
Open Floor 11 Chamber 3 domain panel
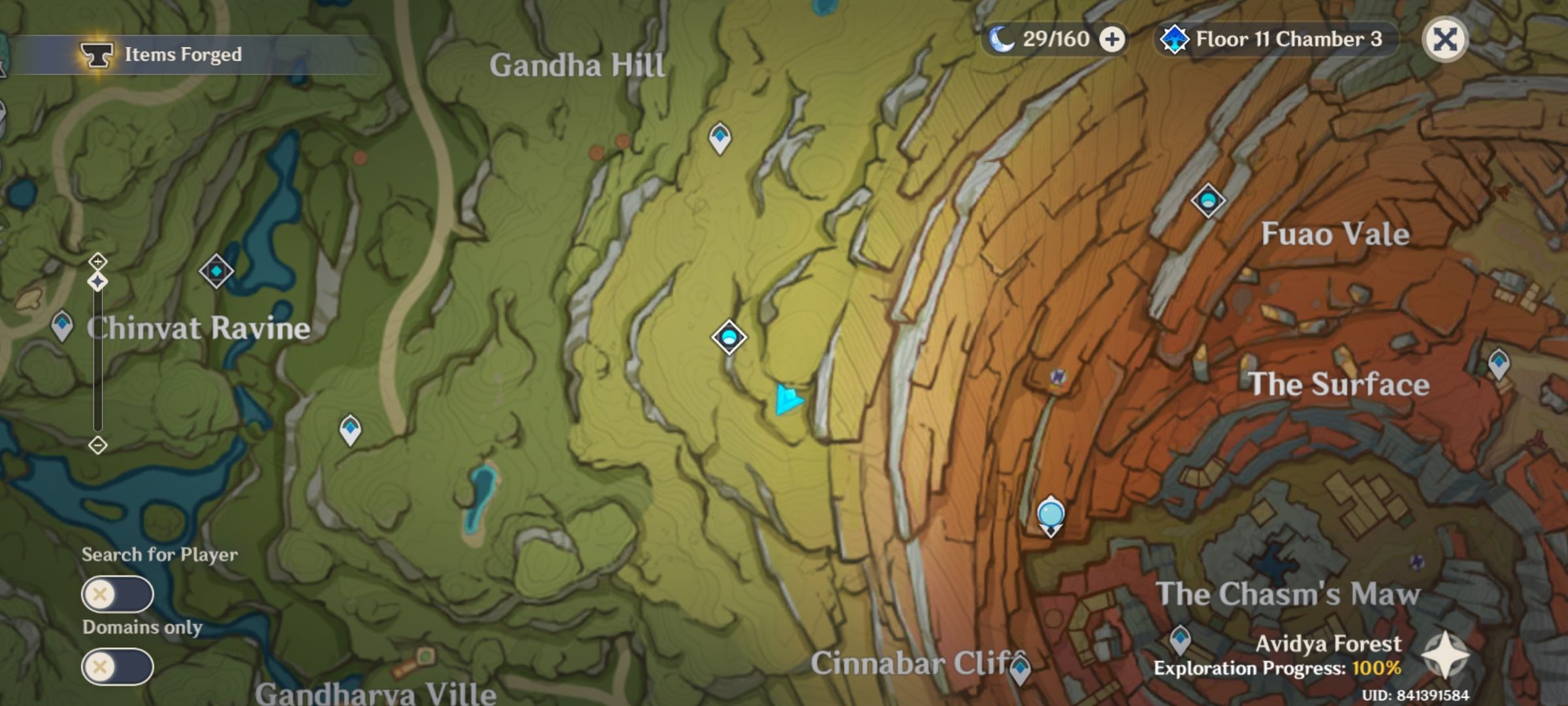pos(1274,39)
